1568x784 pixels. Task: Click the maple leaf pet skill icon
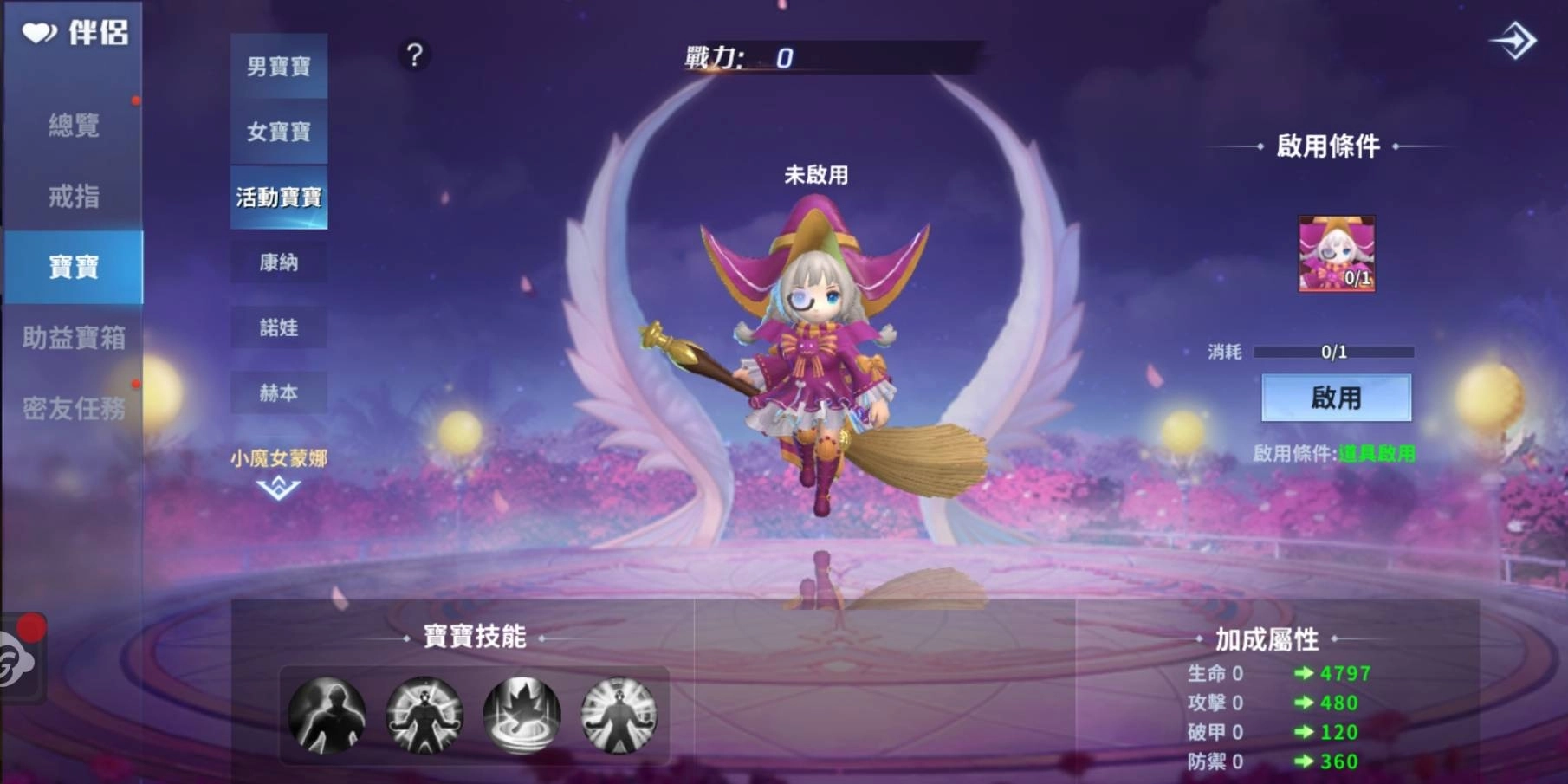click(x=521, y=714)
